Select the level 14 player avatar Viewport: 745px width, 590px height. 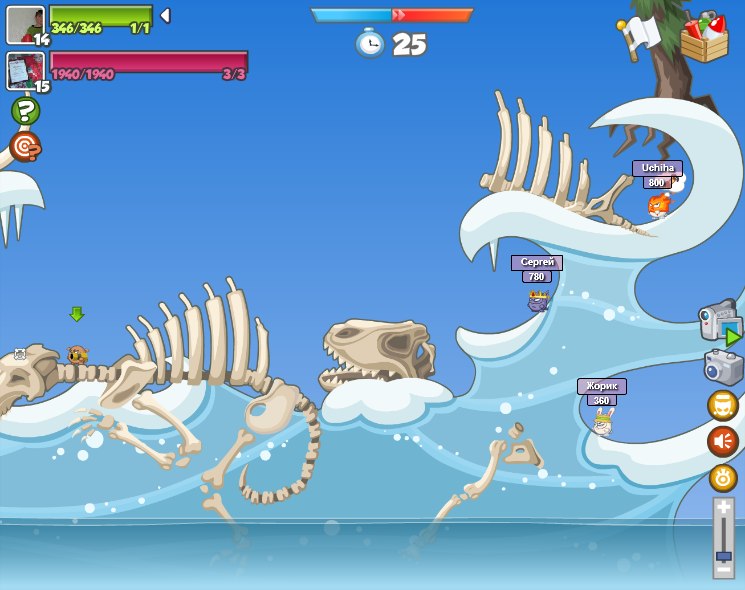pyautogui.click(x=25, y=24)
